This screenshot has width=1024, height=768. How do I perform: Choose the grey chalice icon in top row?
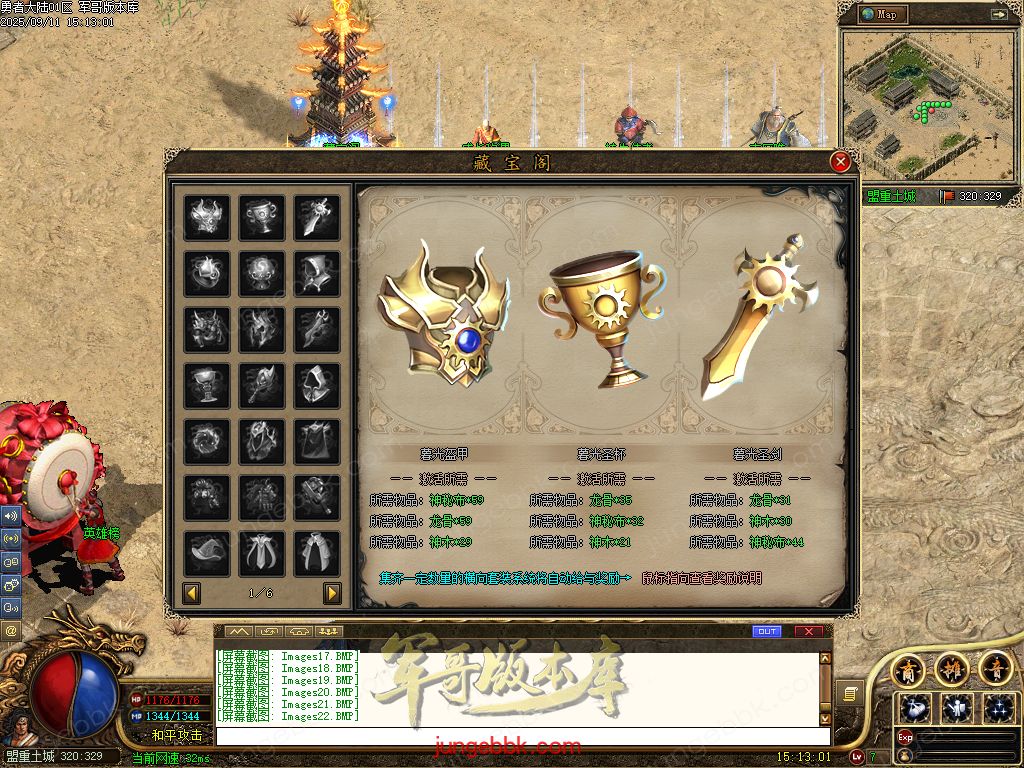(x=261, y=217)
